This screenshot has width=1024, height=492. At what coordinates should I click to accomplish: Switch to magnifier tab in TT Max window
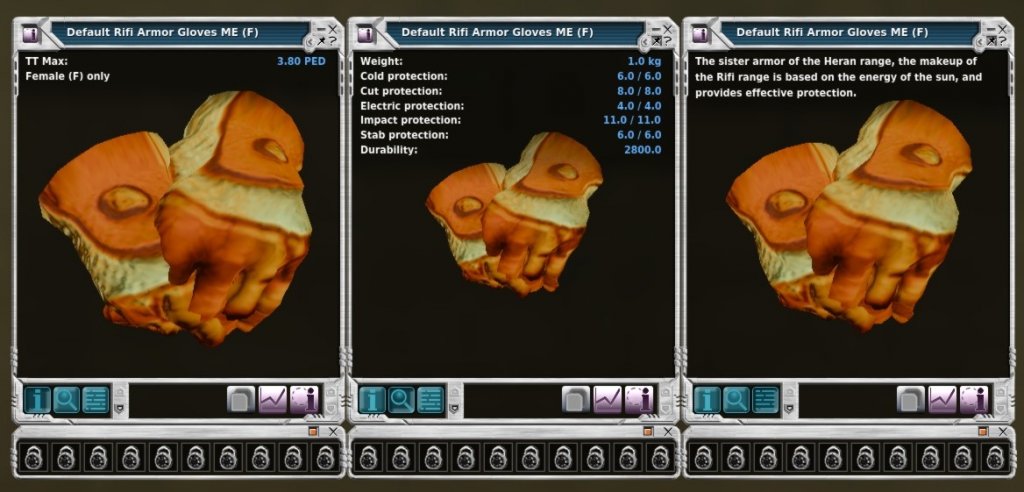66,400
